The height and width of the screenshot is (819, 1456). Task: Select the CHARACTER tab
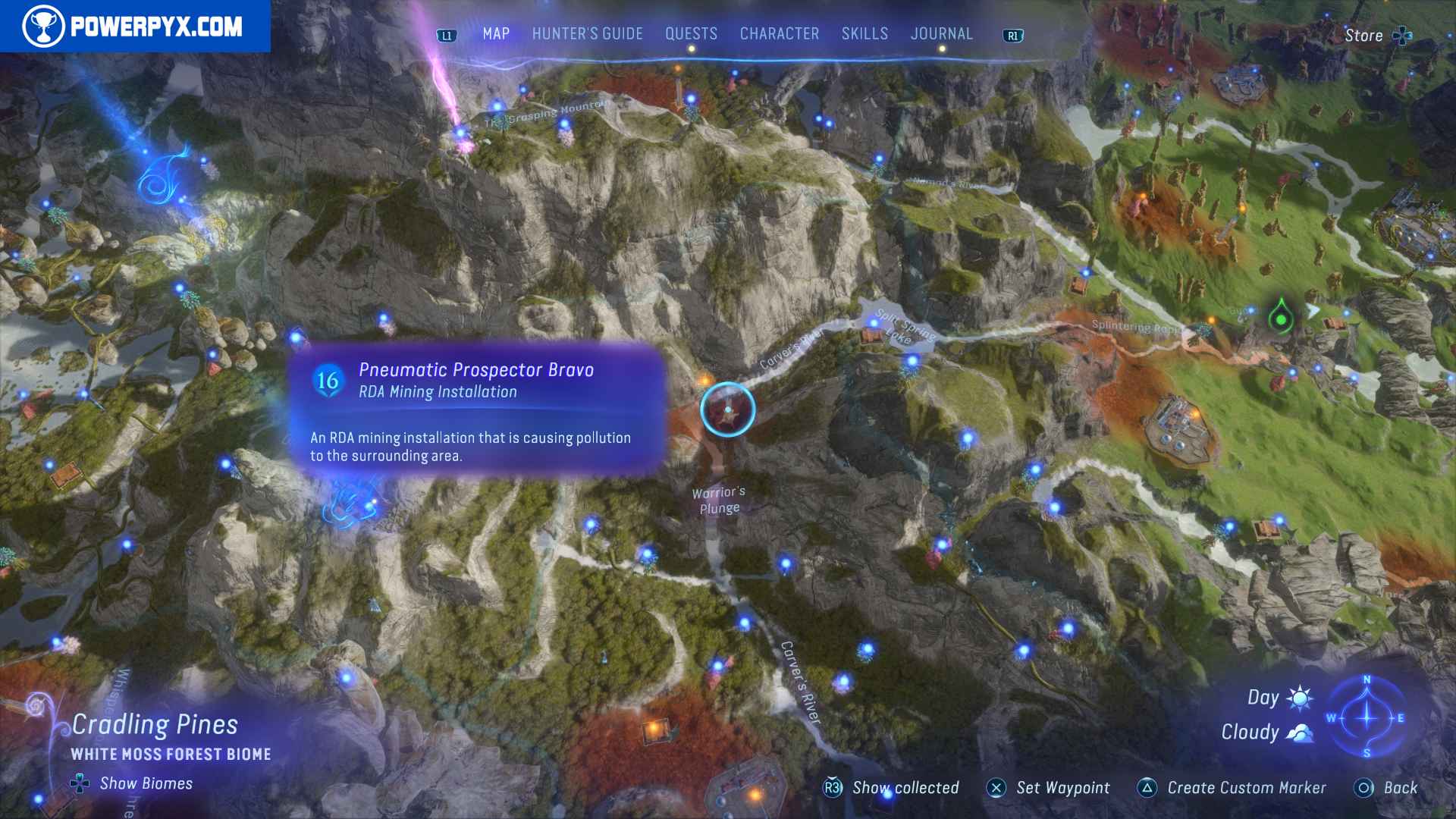[x=779, y=33]
